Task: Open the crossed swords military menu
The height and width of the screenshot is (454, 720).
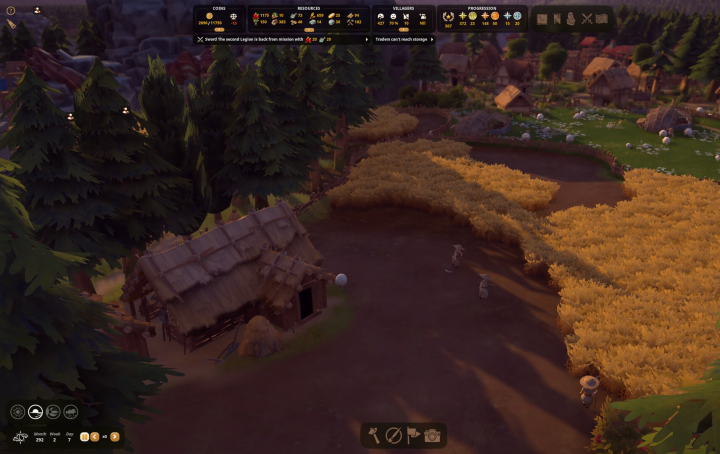Action: point(586,18)
